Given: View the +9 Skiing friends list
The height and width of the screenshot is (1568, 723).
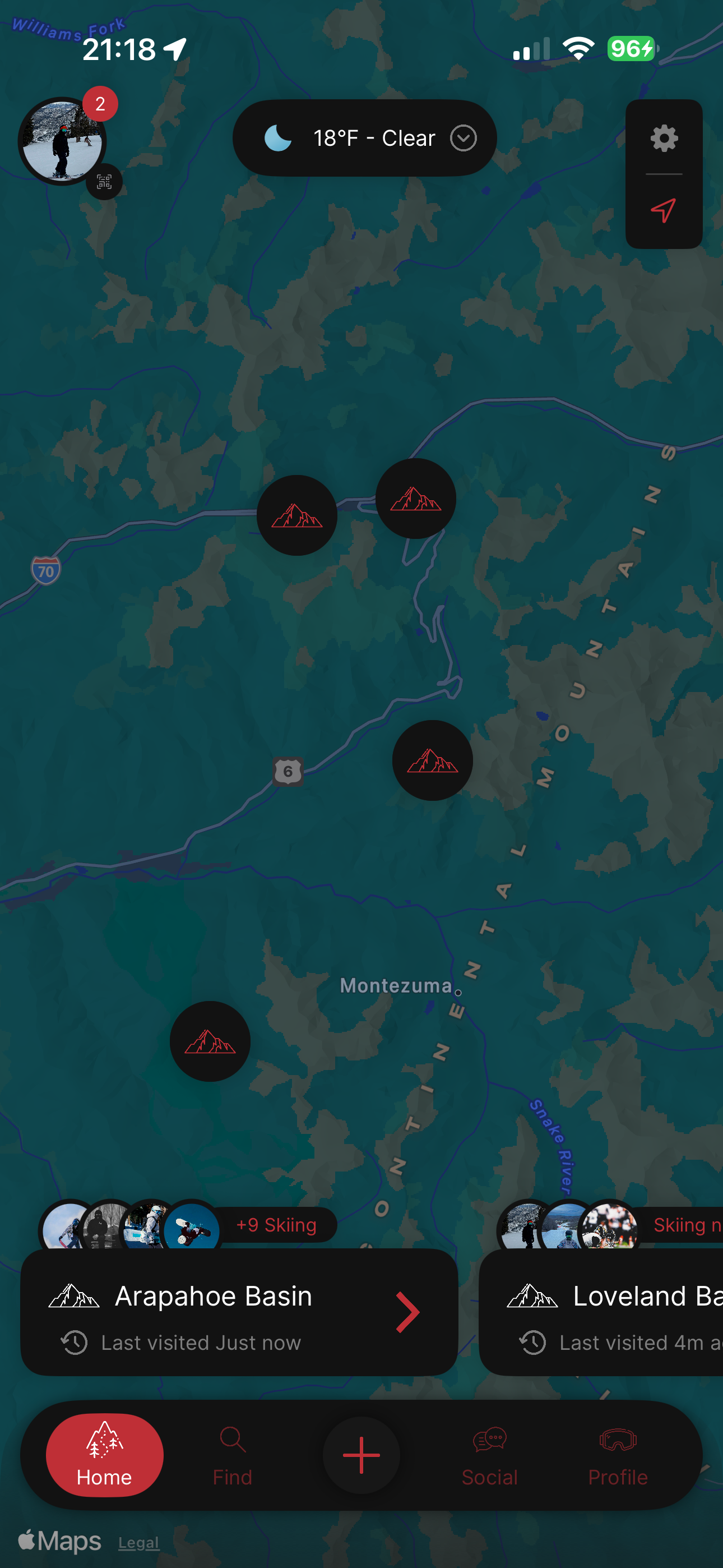Looking at the screenshot, I should point(276,1225).
